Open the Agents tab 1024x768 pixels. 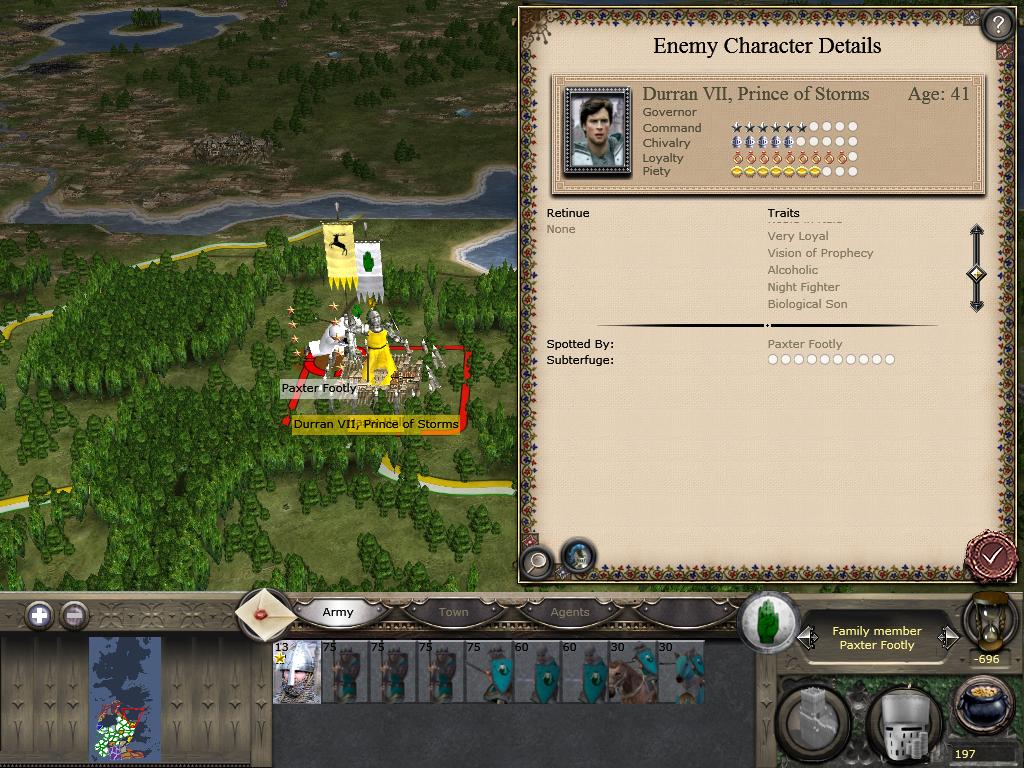570,612
